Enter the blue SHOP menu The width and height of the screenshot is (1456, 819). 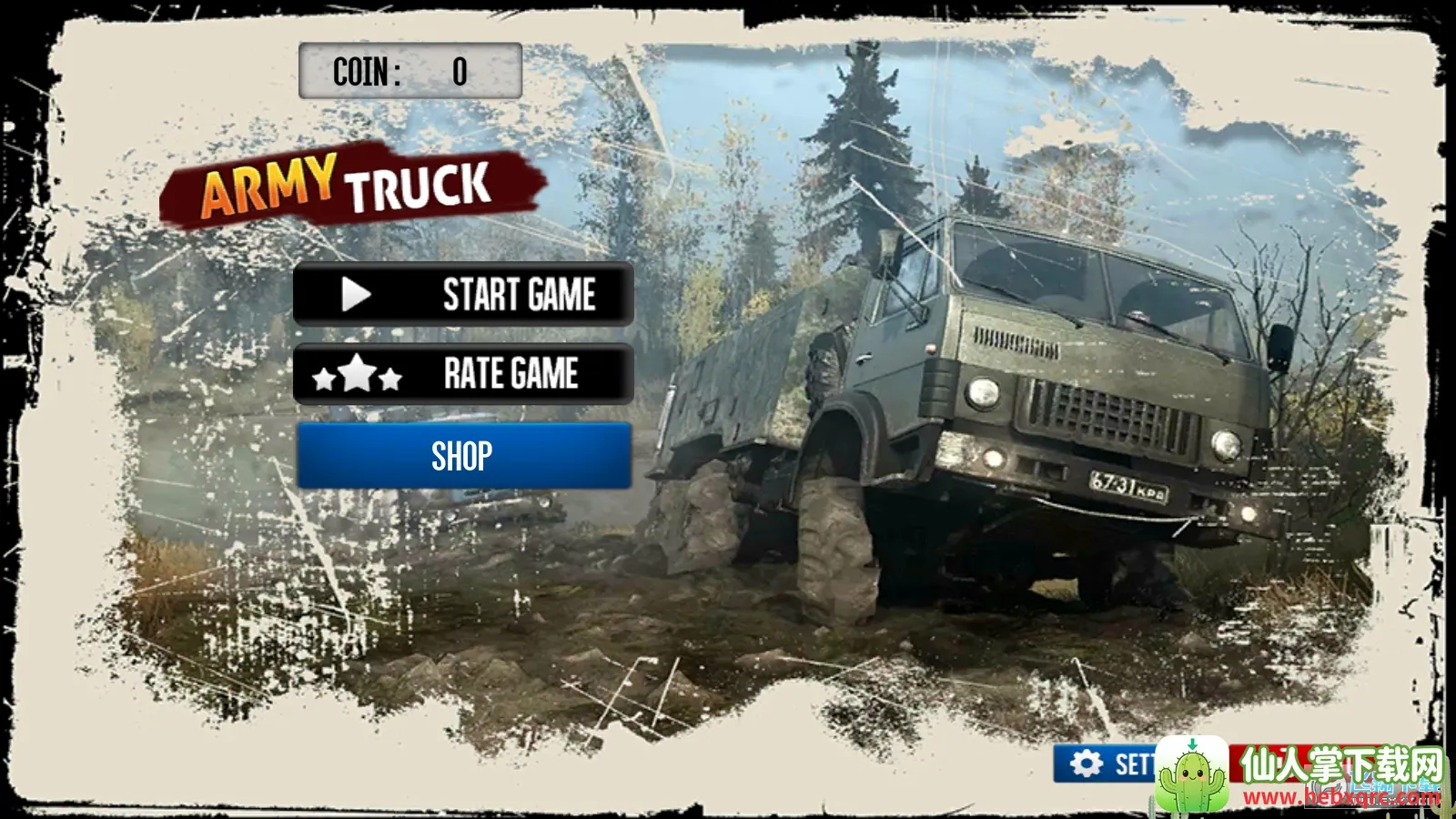pyautogui.click(x=463, y=456)
